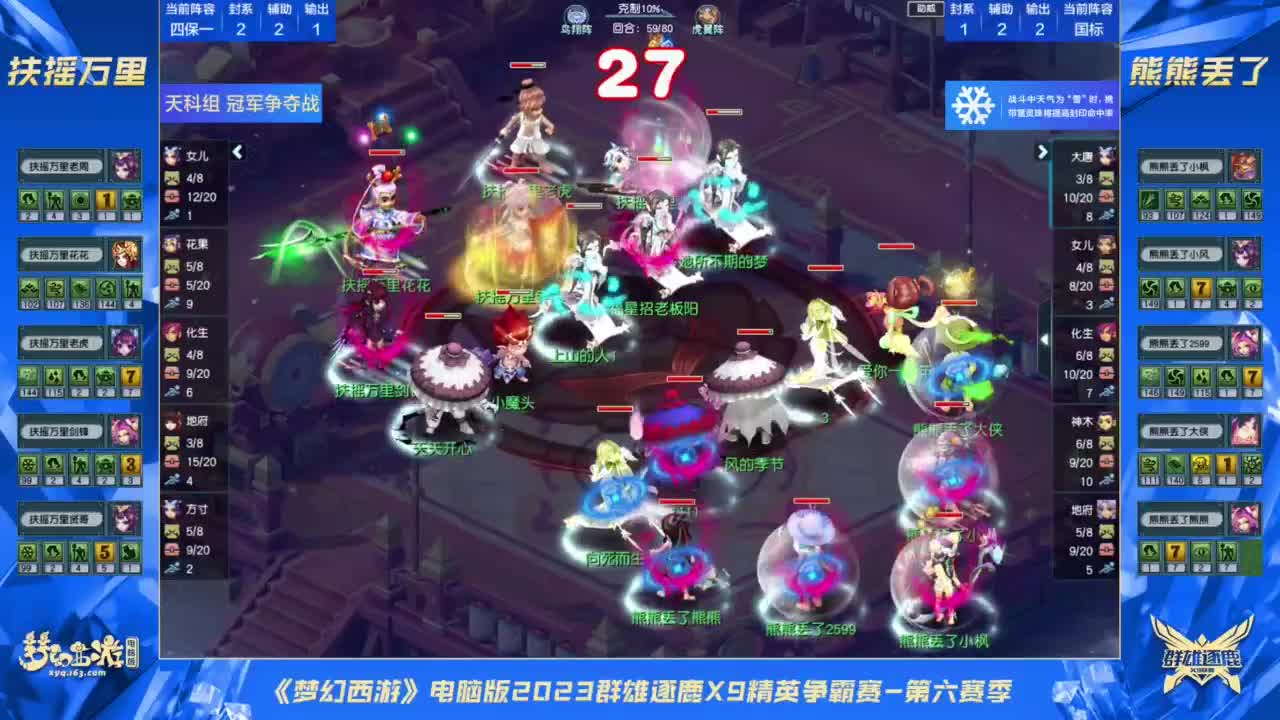Select the 鸟翔阵 formation icon
1280x720 pixels.
[577, 15]
